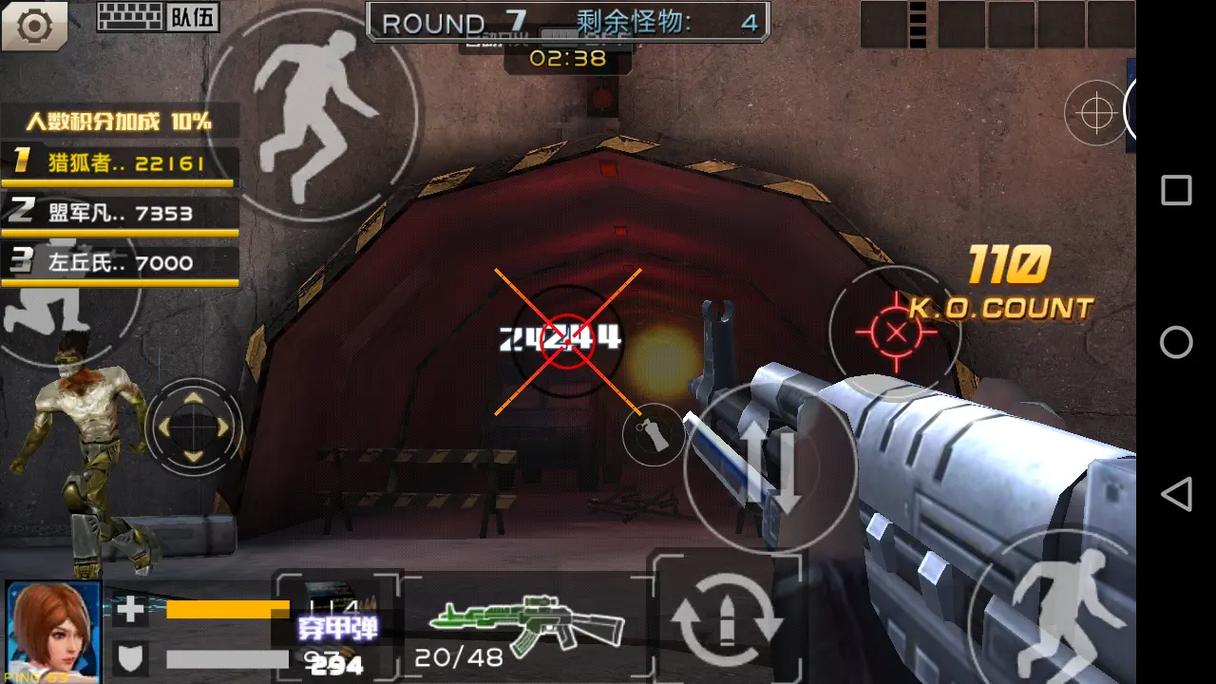Image resolution: width=1216 pixels, height=684 pixels.
Task: Toggle the sniper scope aim icon
Action: pyautogui.click(x=1096, y=112)
